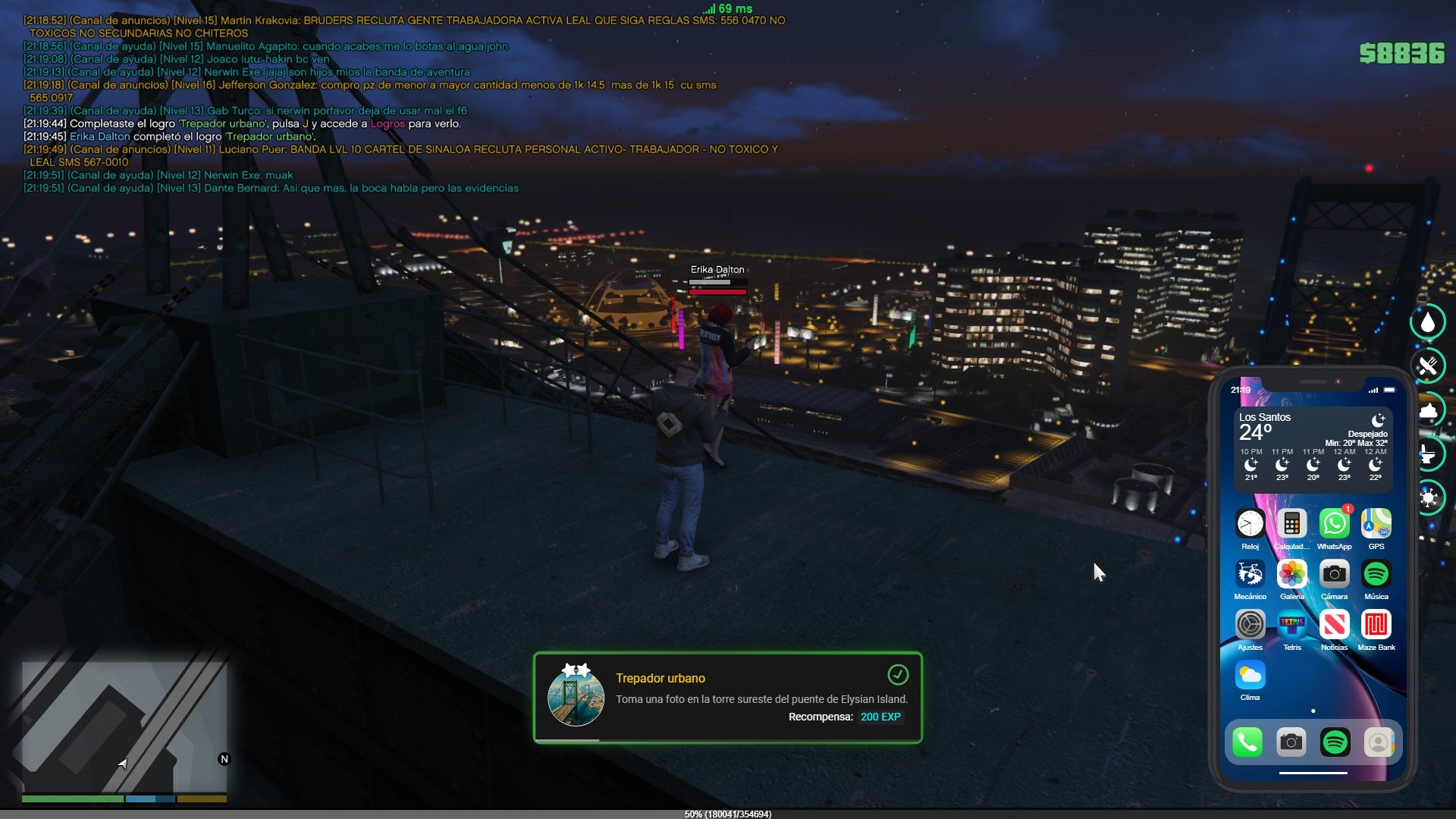Select the Mecánico app icon
The width and height of the screenshot is (1456, 819).
point(1250,575)
